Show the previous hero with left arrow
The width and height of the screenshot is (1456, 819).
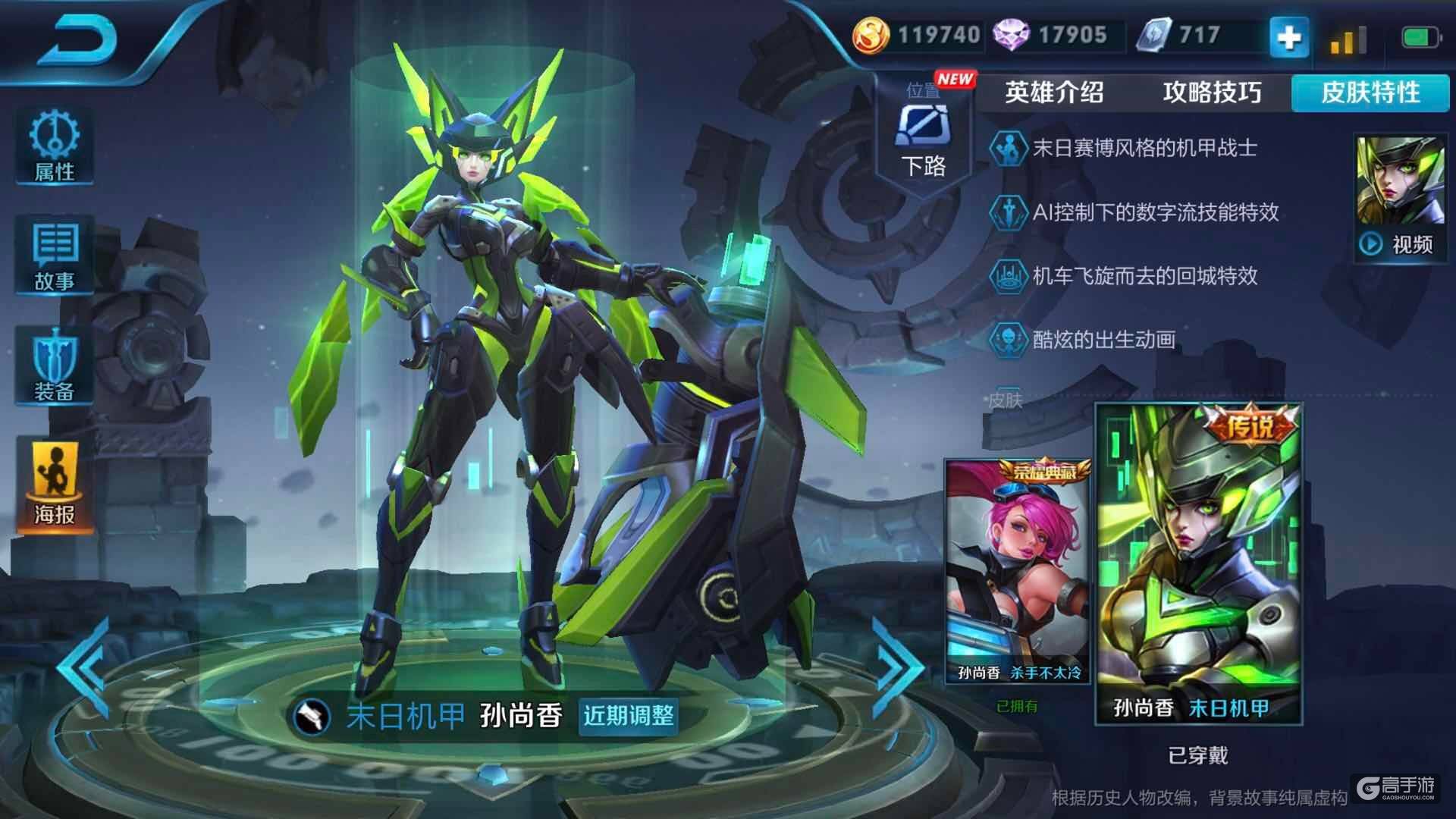pos(85,667)
